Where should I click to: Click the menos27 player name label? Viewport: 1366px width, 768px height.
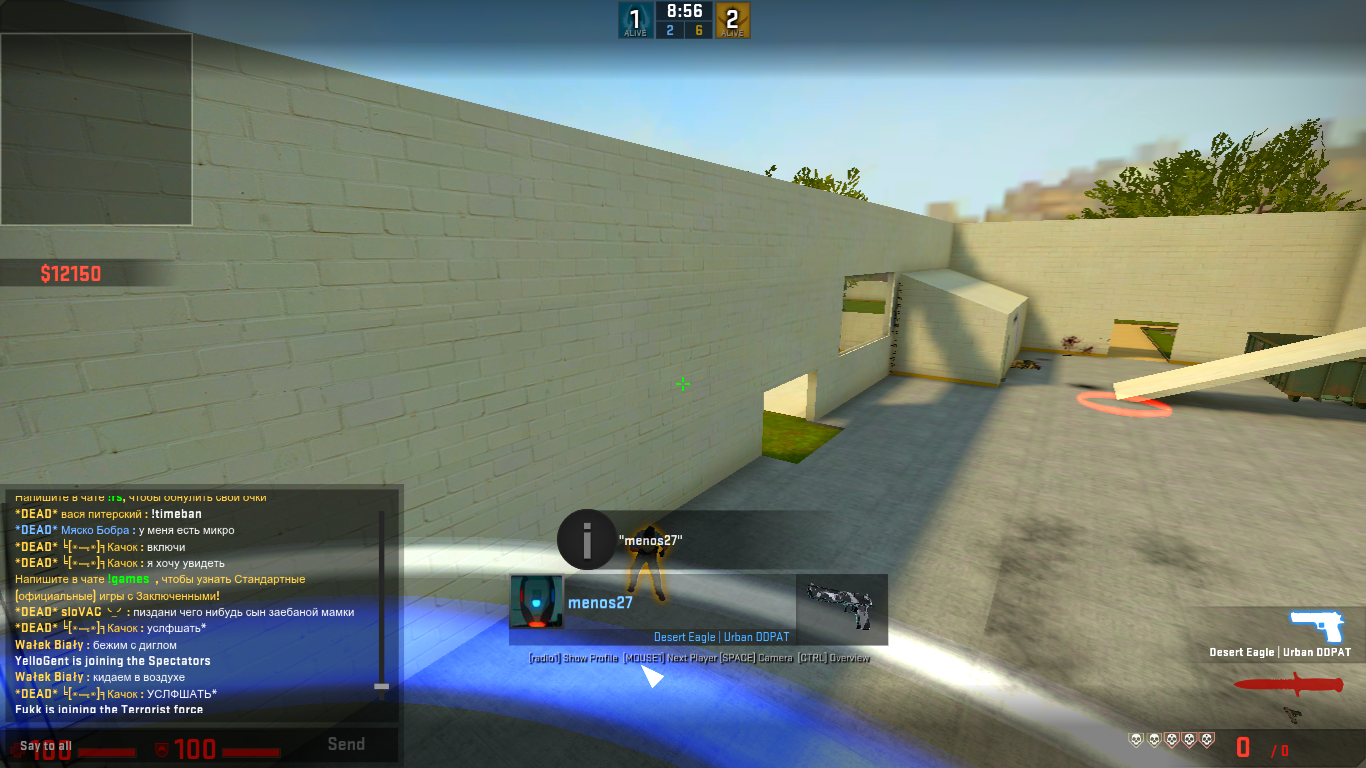(600, 602)
